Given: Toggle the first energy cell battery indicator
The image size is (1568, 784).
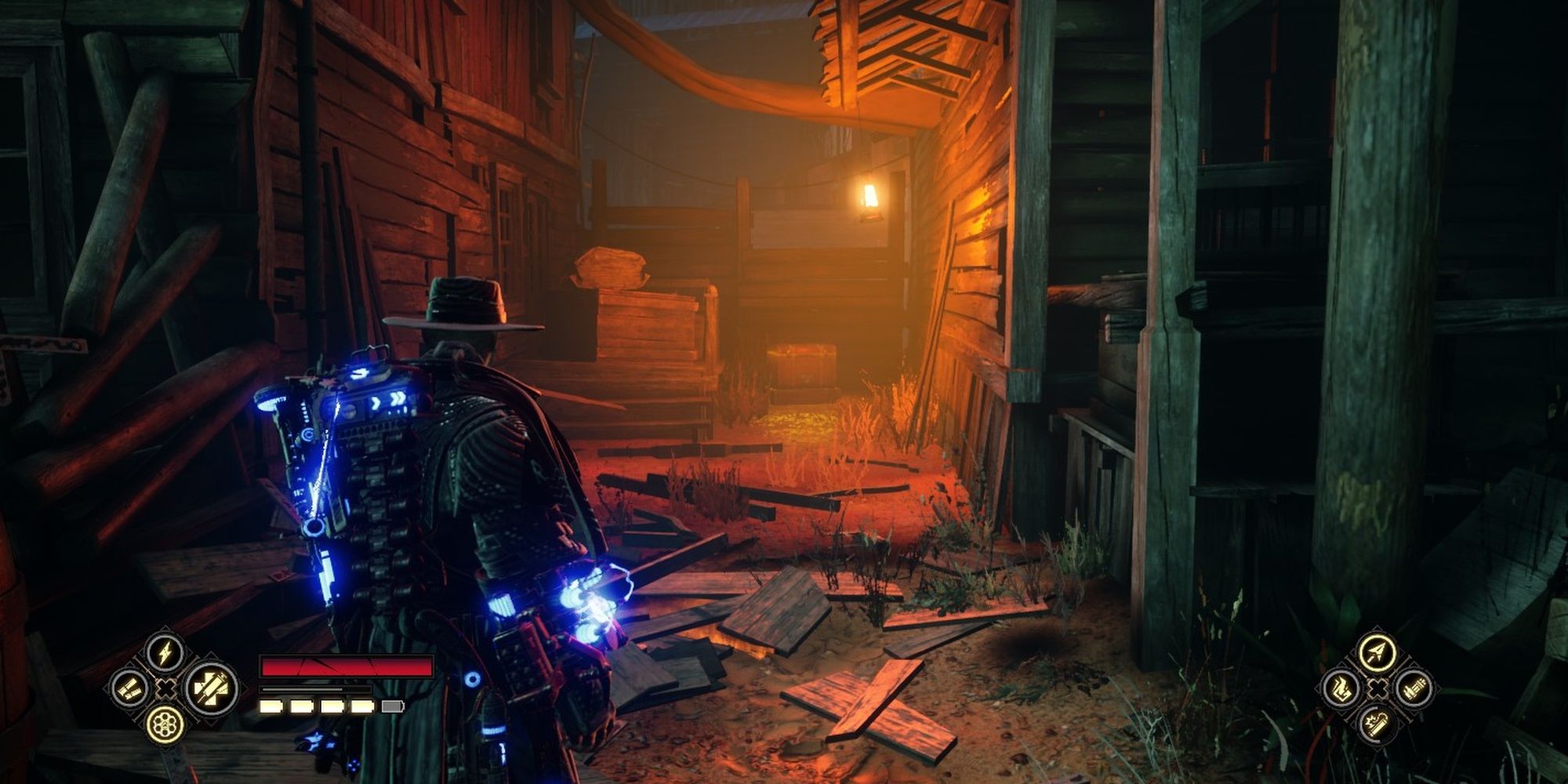Looking at the screenshot, I should 270,707.
